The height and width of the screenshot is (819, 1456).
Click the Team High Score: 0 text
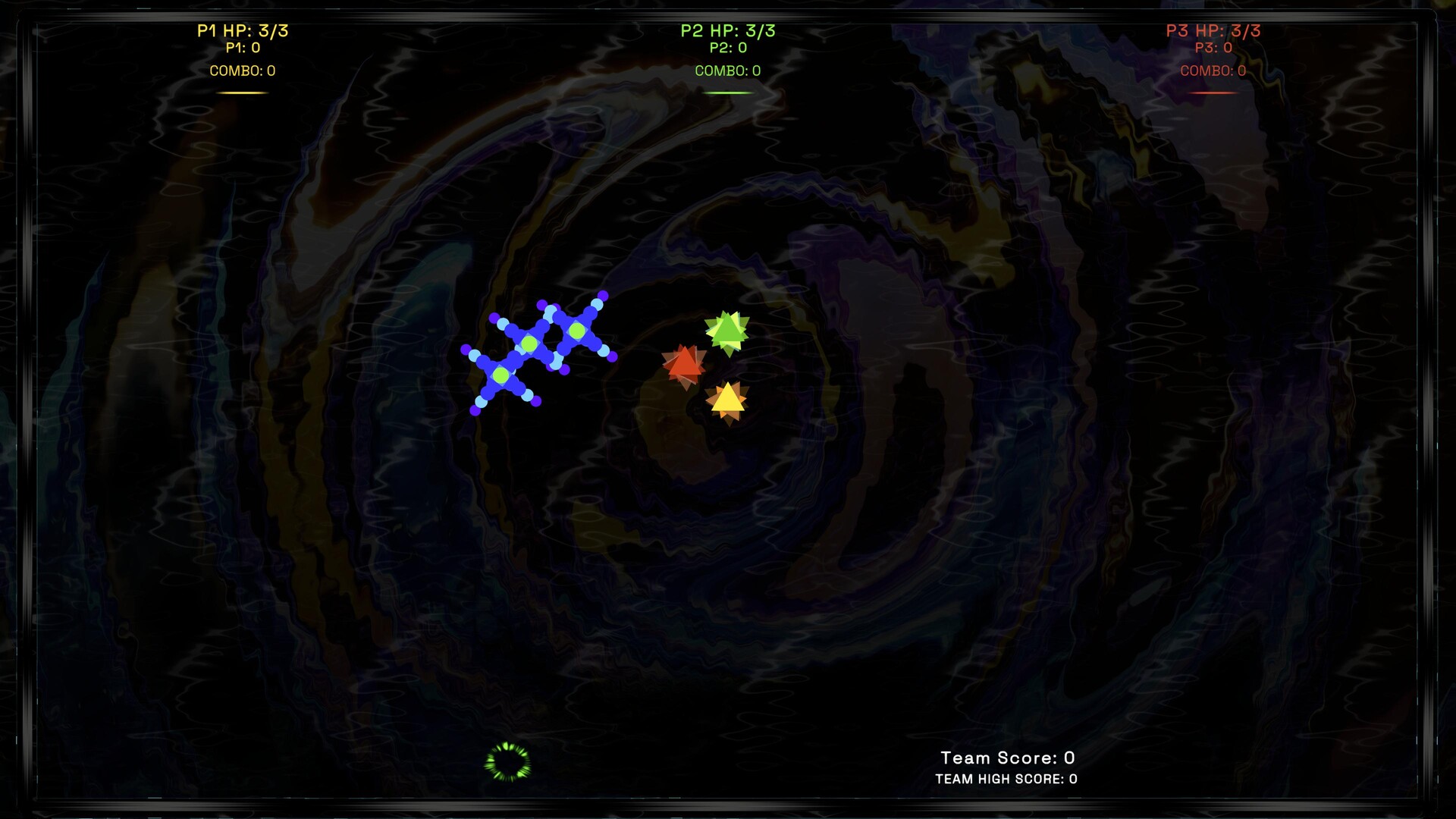click(x=1006, y=779)
